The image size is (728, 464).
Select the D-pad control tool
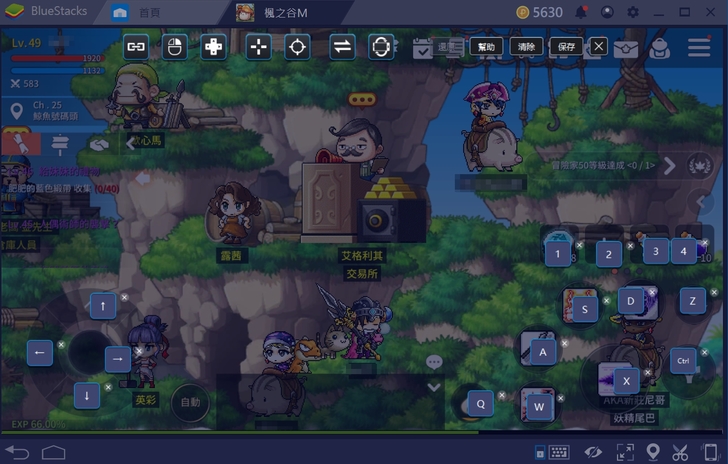(x=214, y=46)
